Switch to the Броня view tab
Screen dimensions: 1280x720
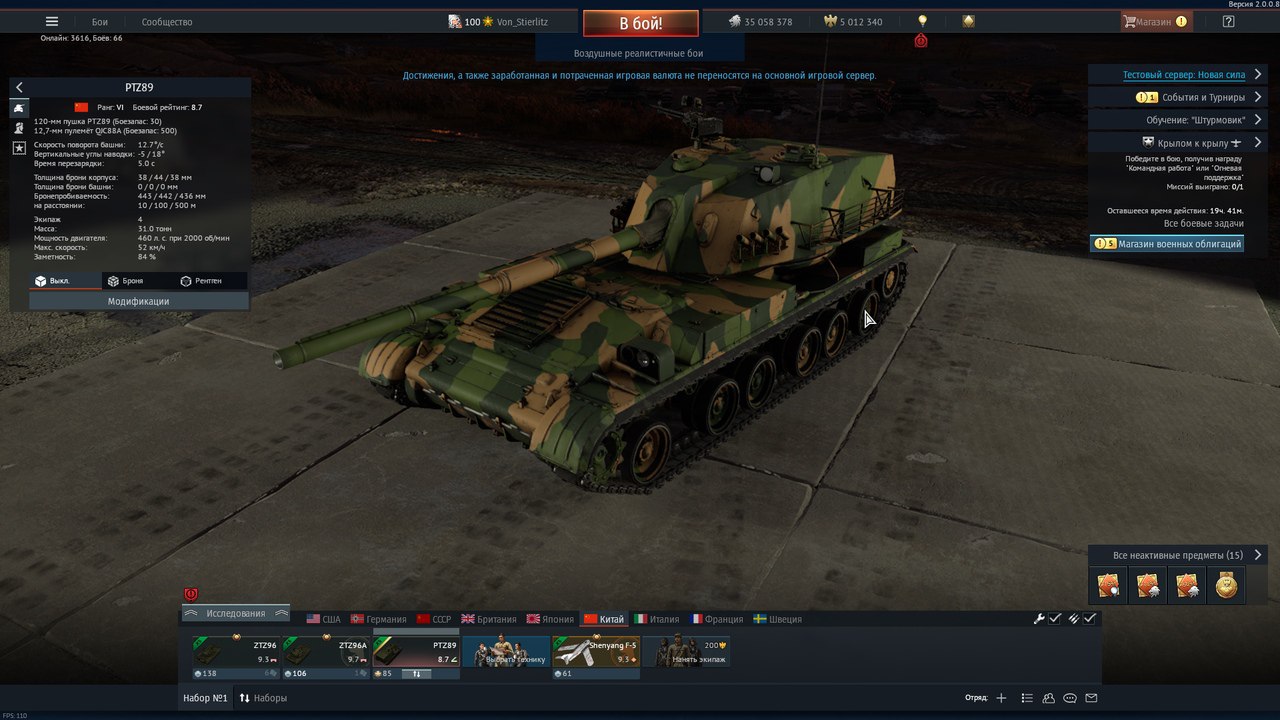pyautogui.click(x=126, y=281)
